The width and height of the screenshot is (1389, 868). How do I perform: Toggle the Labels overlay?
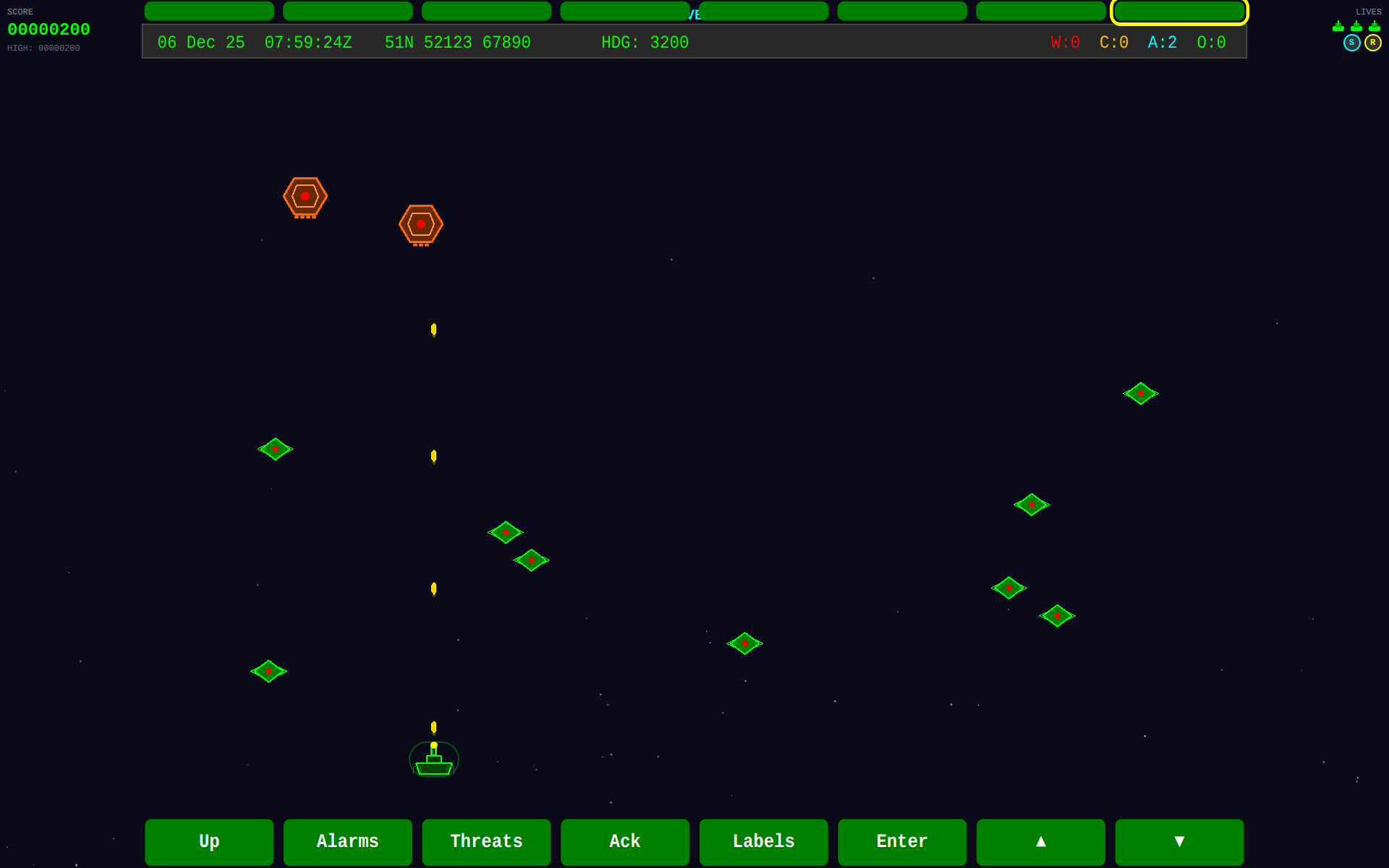(x=763, y=842)
